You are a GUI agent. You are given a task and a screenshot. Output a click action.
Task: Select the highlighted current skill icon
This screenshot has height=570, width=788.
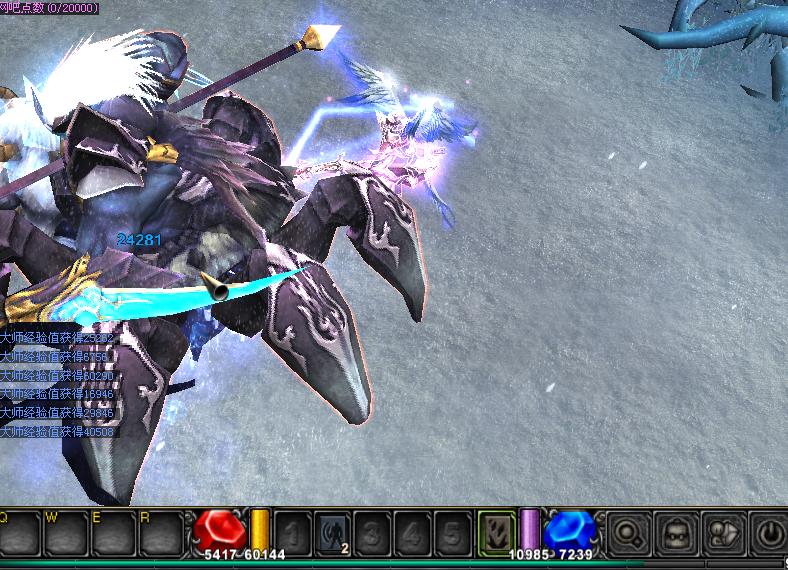point(496,530)
